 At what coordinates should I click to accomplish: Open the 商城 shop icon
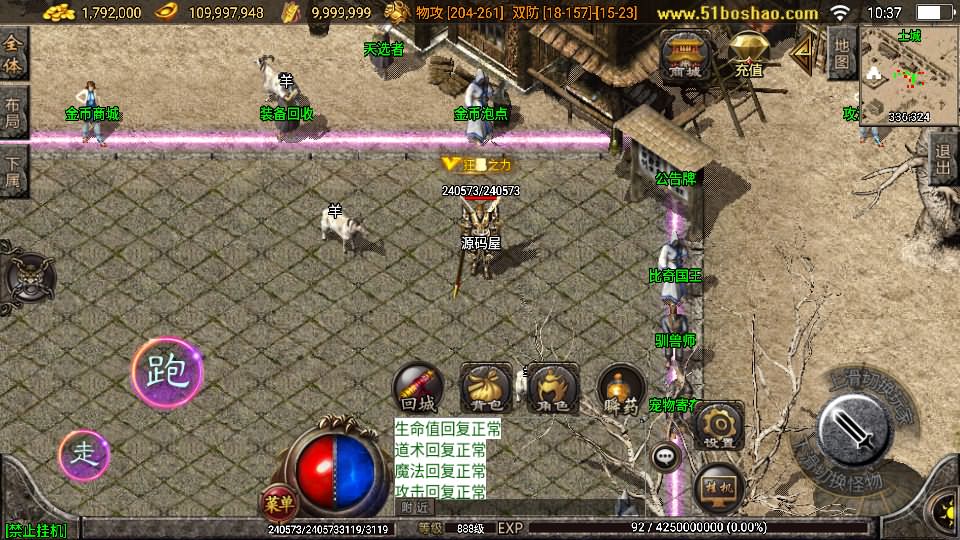685,55
